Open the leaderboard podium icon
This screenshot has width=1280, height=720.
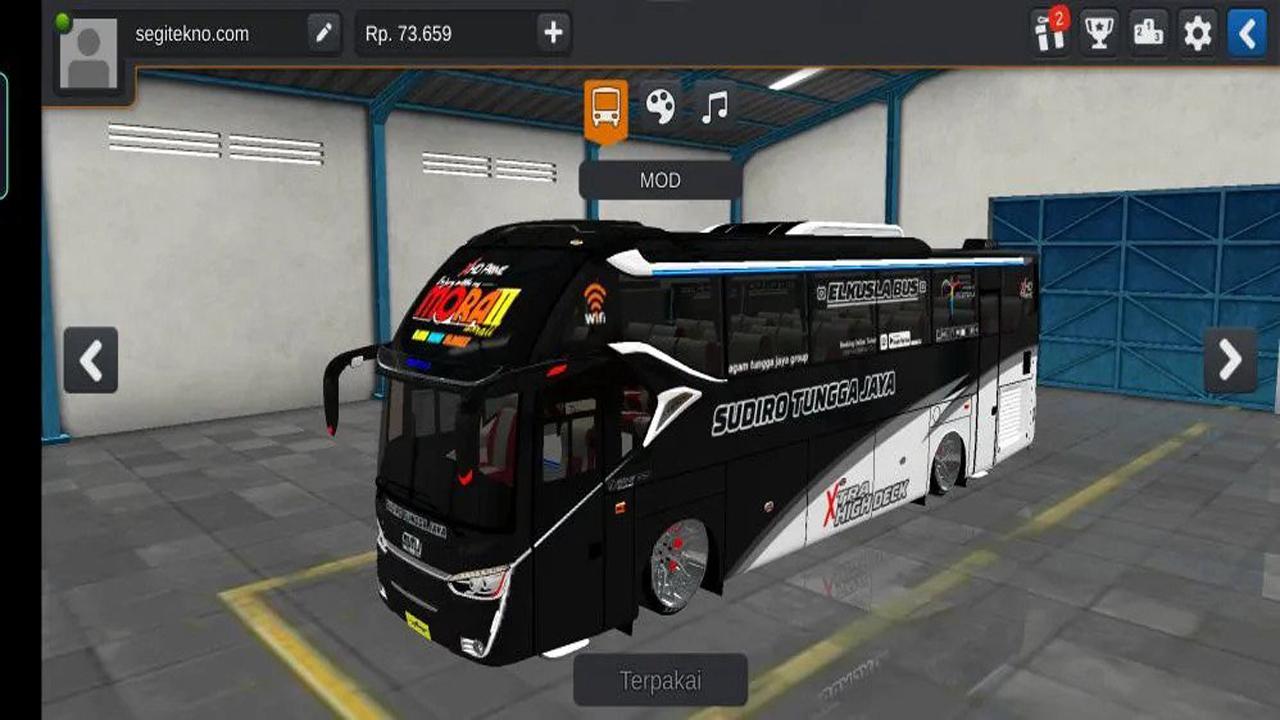point(1148,33)
